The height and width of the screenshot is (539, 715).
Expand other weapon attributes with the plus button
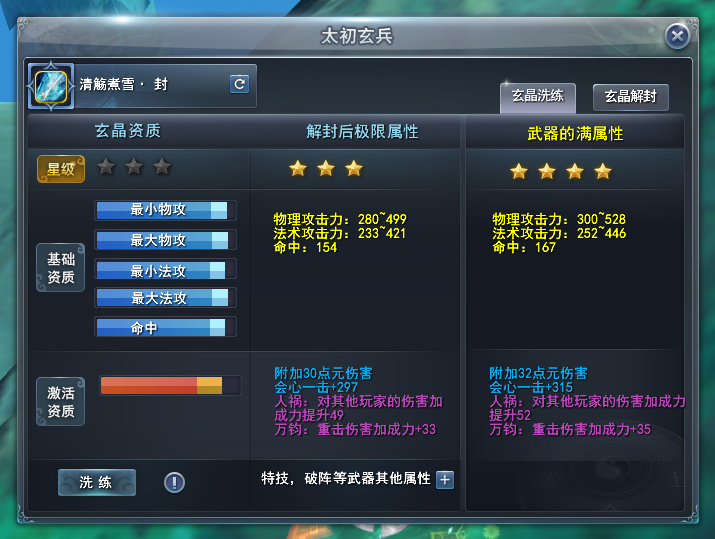pos(445,479)
